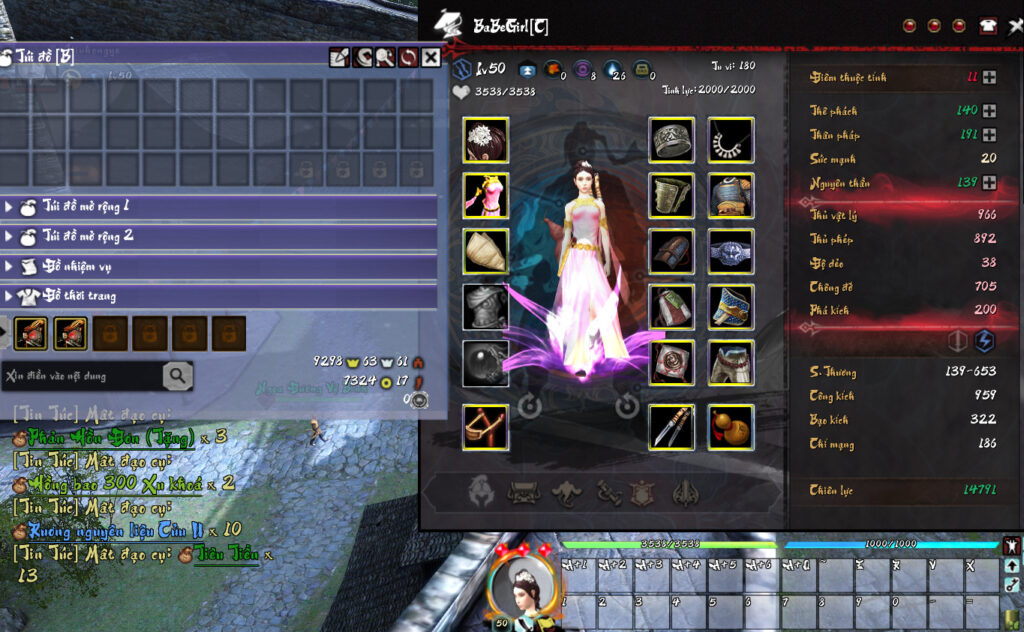Select the slingshot equipment slot
This screenshot has width=1024, height=632.
[485, 427]
